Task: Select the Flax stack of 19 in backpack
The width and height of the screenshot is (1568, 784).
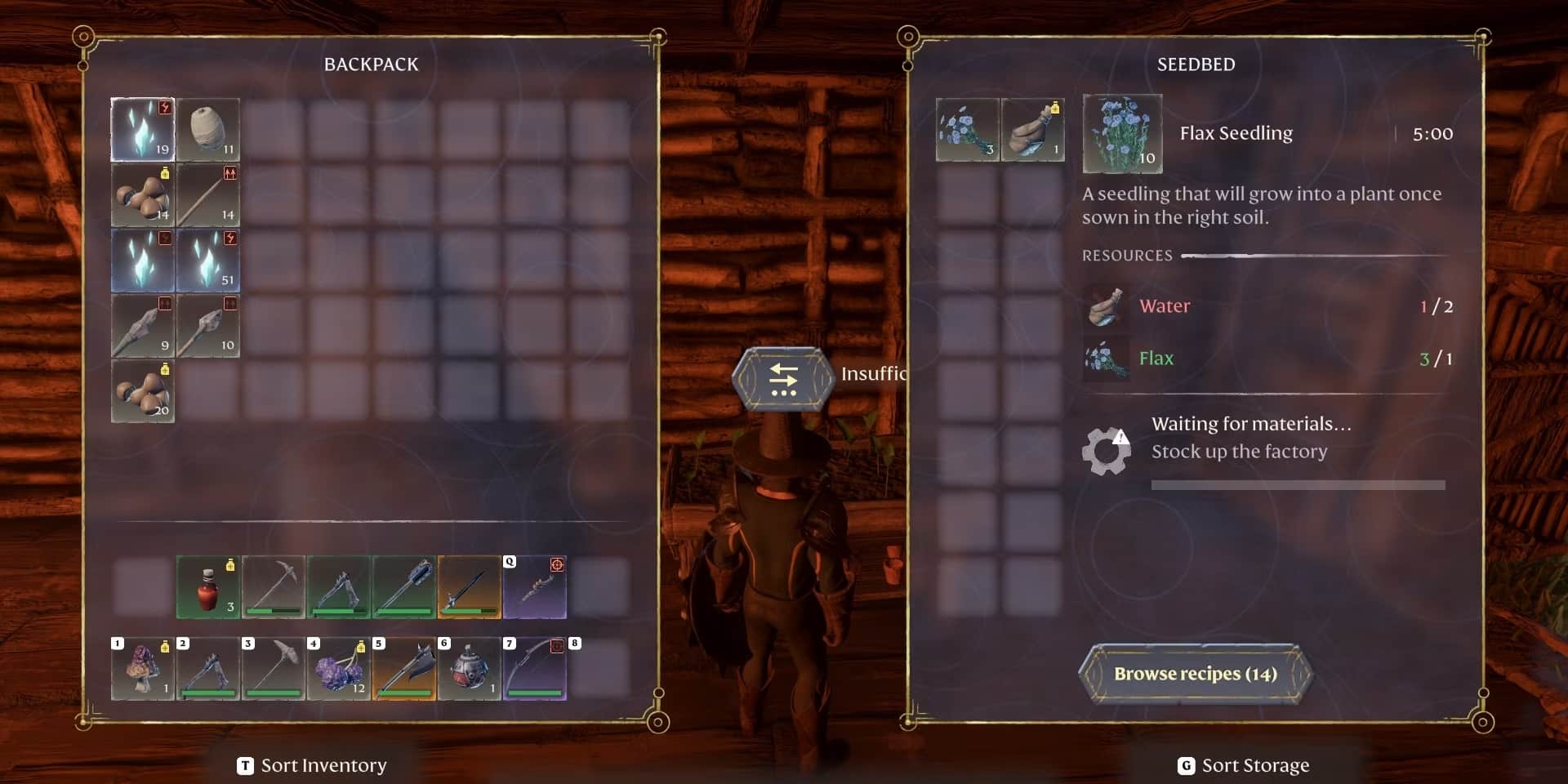Action: coord(142,129)
